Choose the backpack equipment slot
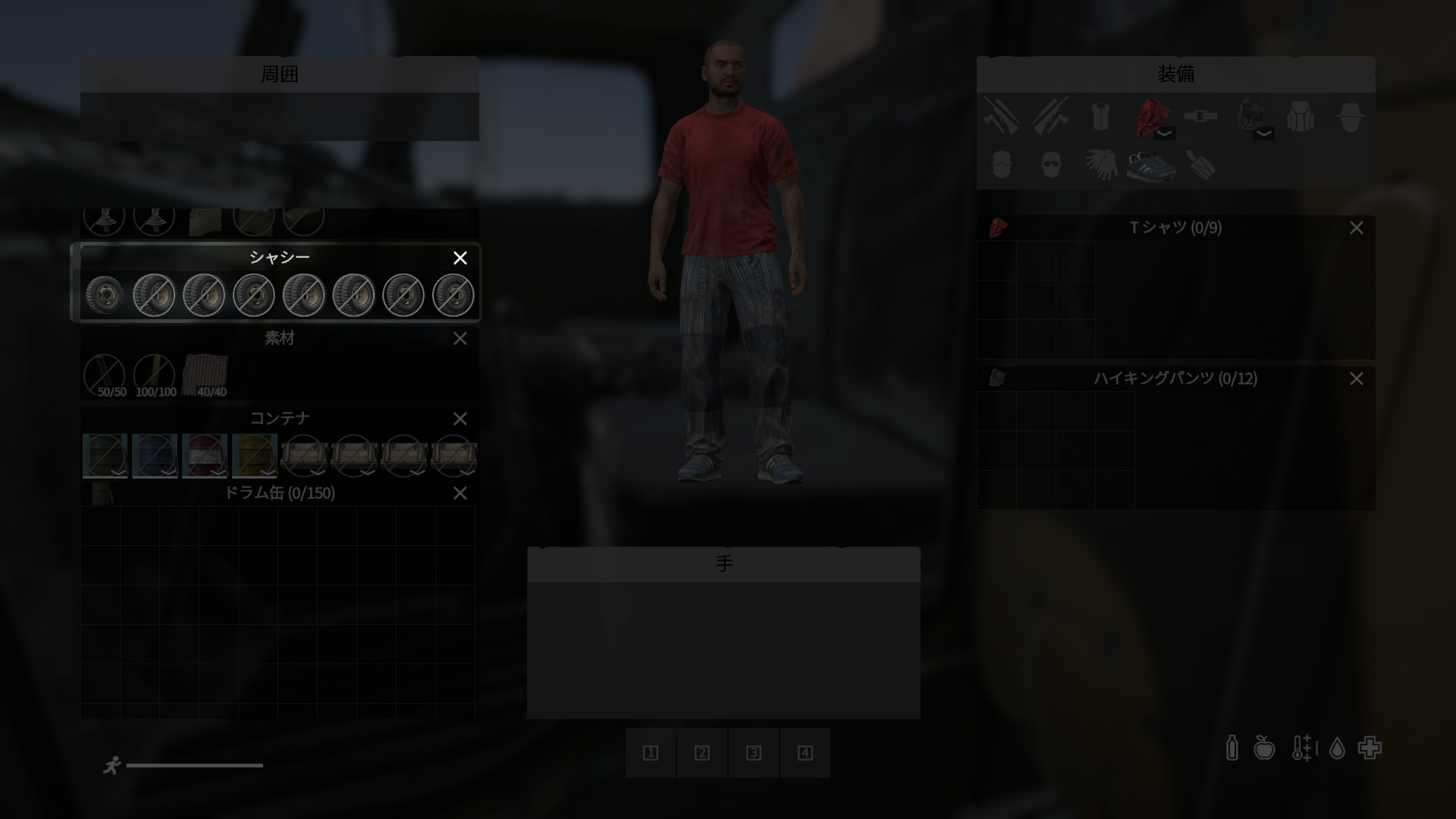The image size is (1456, 819). click(x=1300, y=118)
